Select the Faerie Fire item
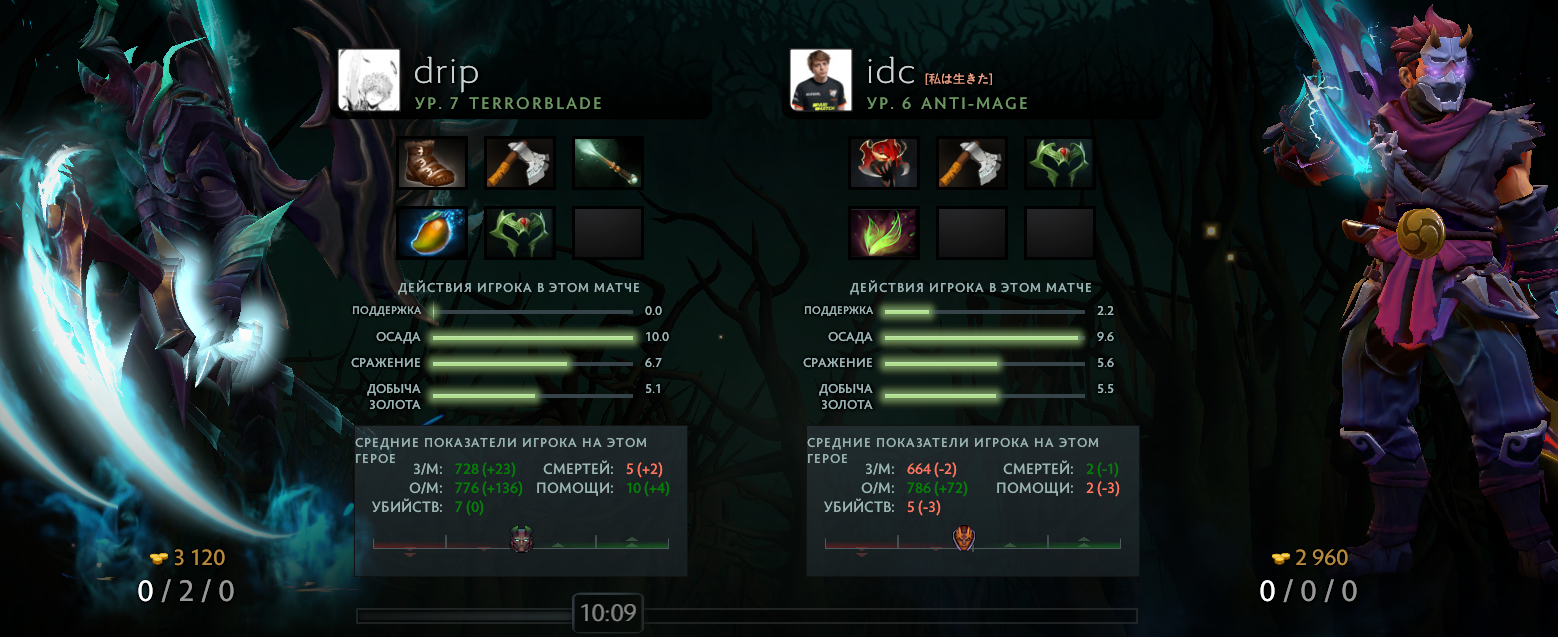Viewport: 1558px width, 637px height. pyautogui.click(x=884, y=233)
